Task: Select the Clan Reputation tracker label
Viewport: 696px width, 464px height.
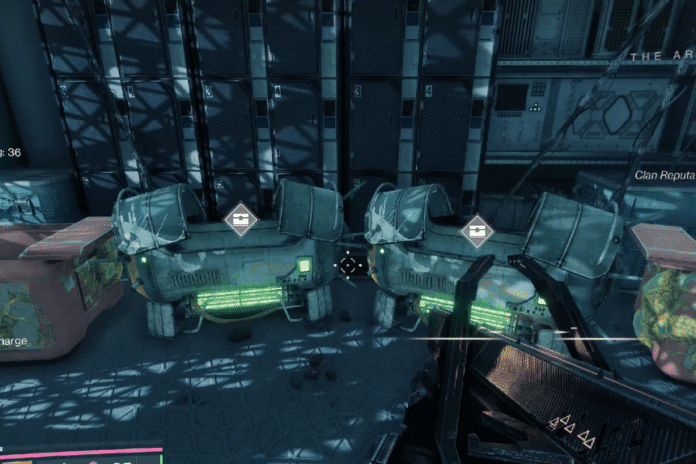Action: pos(665,175)
